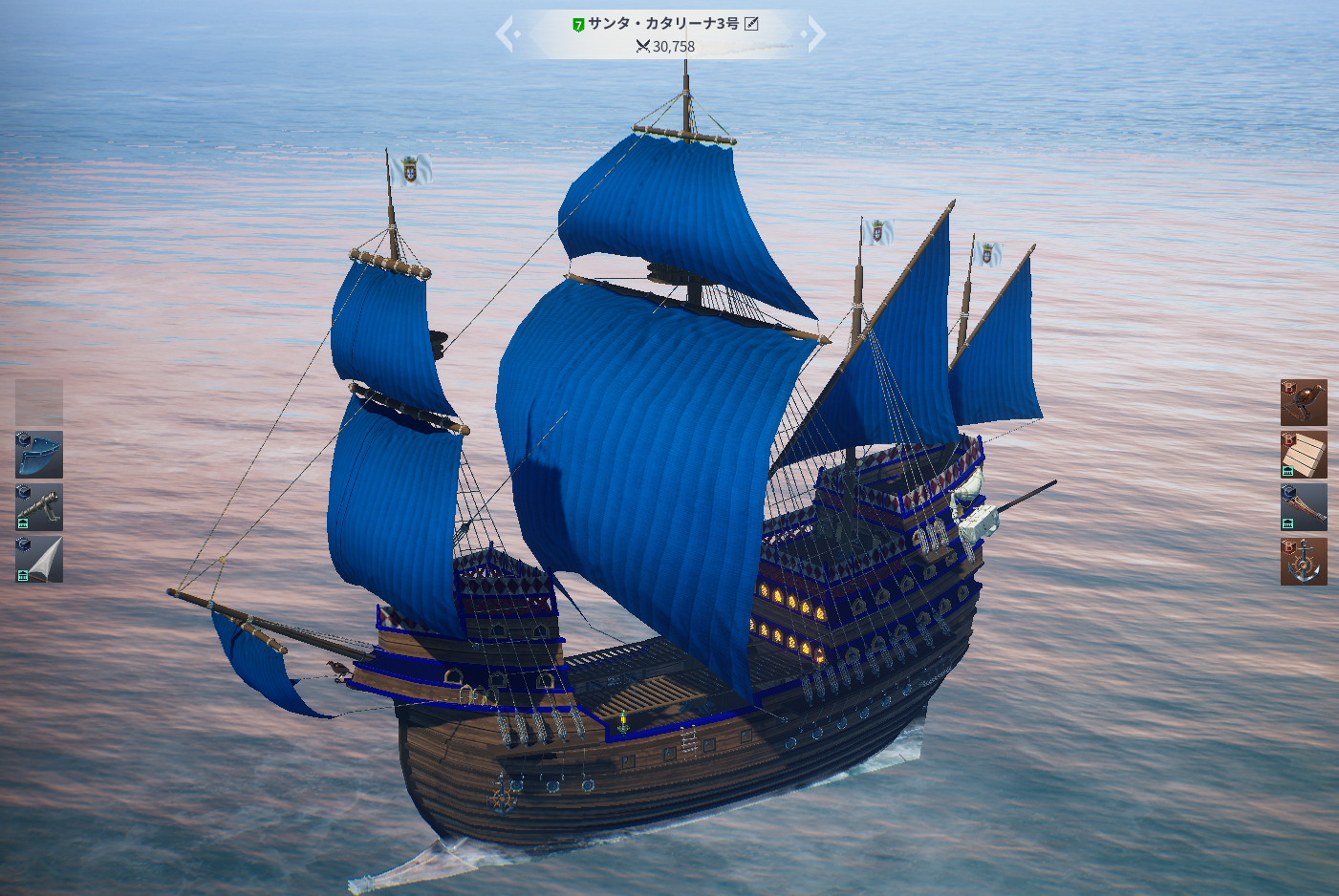Edit the ship name サンタ・カタリーナ3号
This screenshot has height=896, width=1339.
pos(752,24)
